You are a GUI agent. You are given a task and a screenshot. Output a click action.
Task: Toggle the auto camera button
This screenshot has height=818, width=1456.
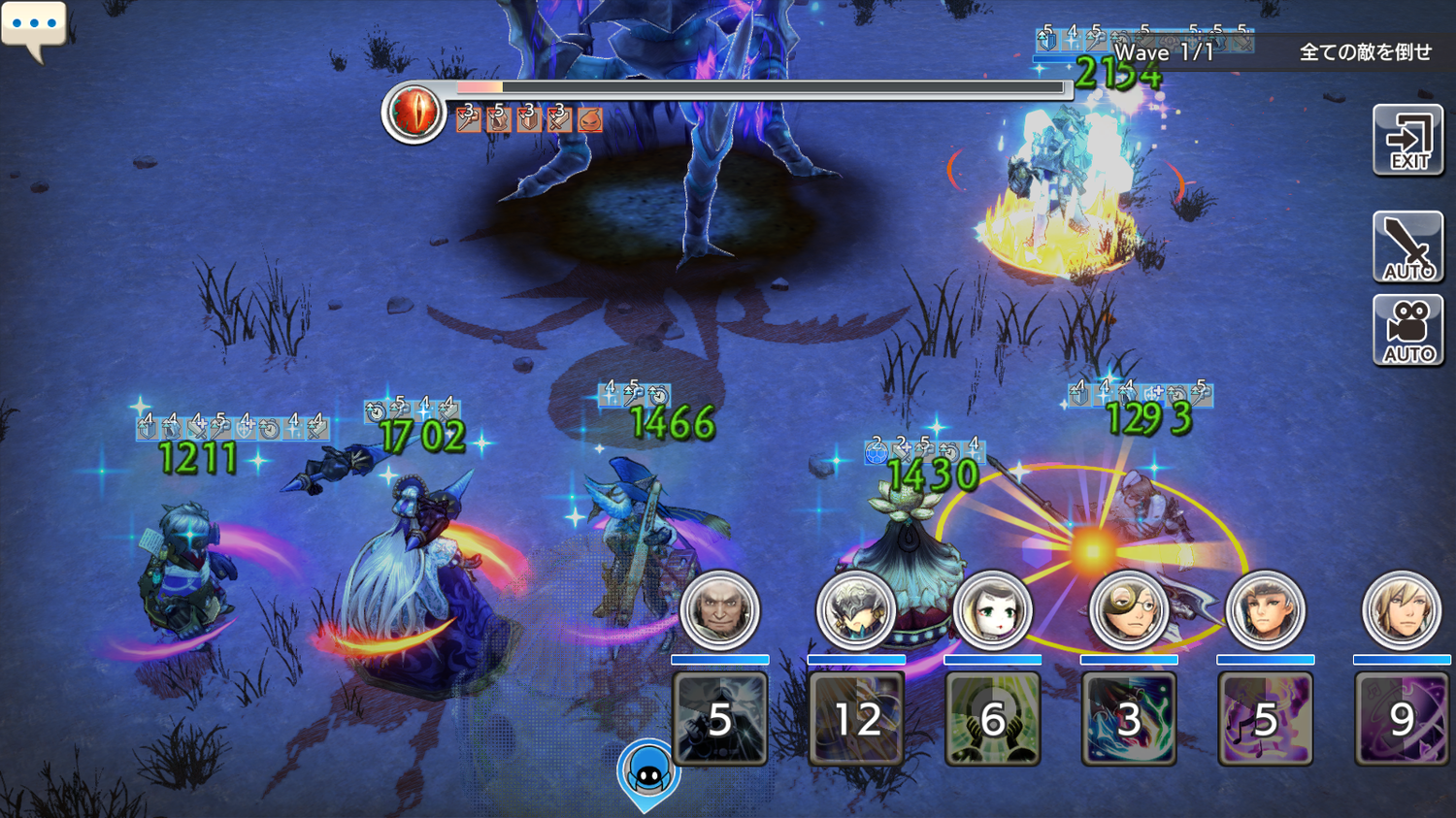[1407, 331]
